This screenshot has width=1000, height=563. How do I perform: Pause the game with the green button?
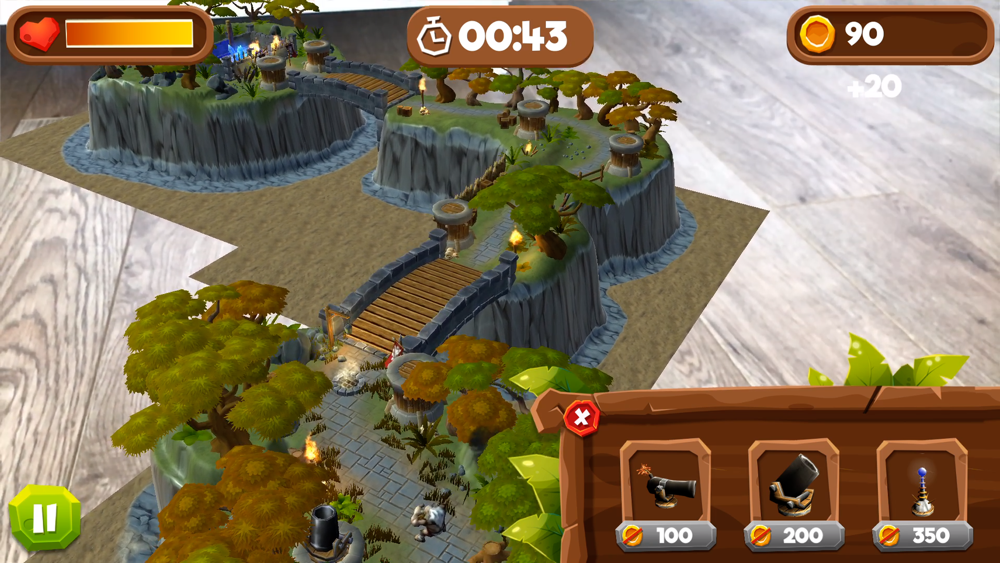coord(45,518)
